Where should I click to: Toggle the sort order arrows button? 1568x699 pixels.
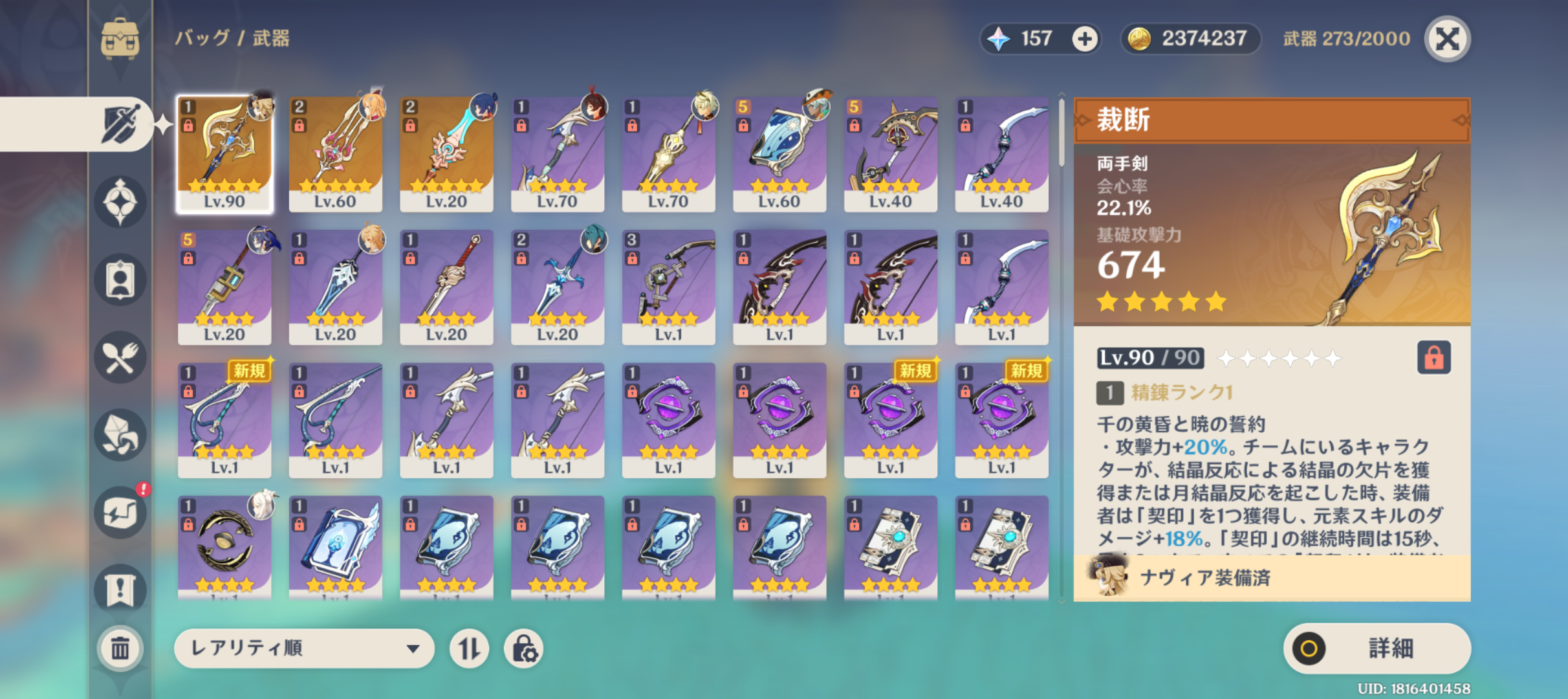click(x=469, y=648)
